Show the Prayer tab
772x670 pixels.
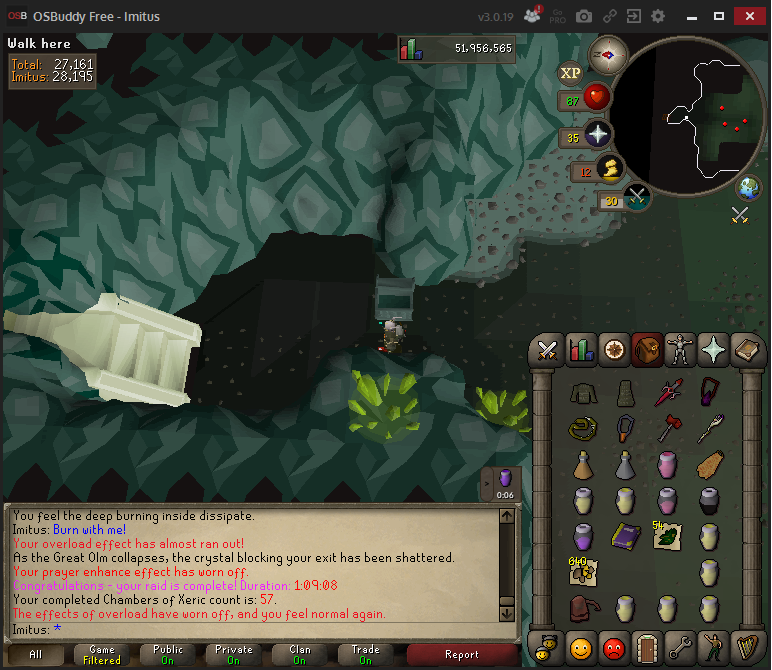[713, 349]
